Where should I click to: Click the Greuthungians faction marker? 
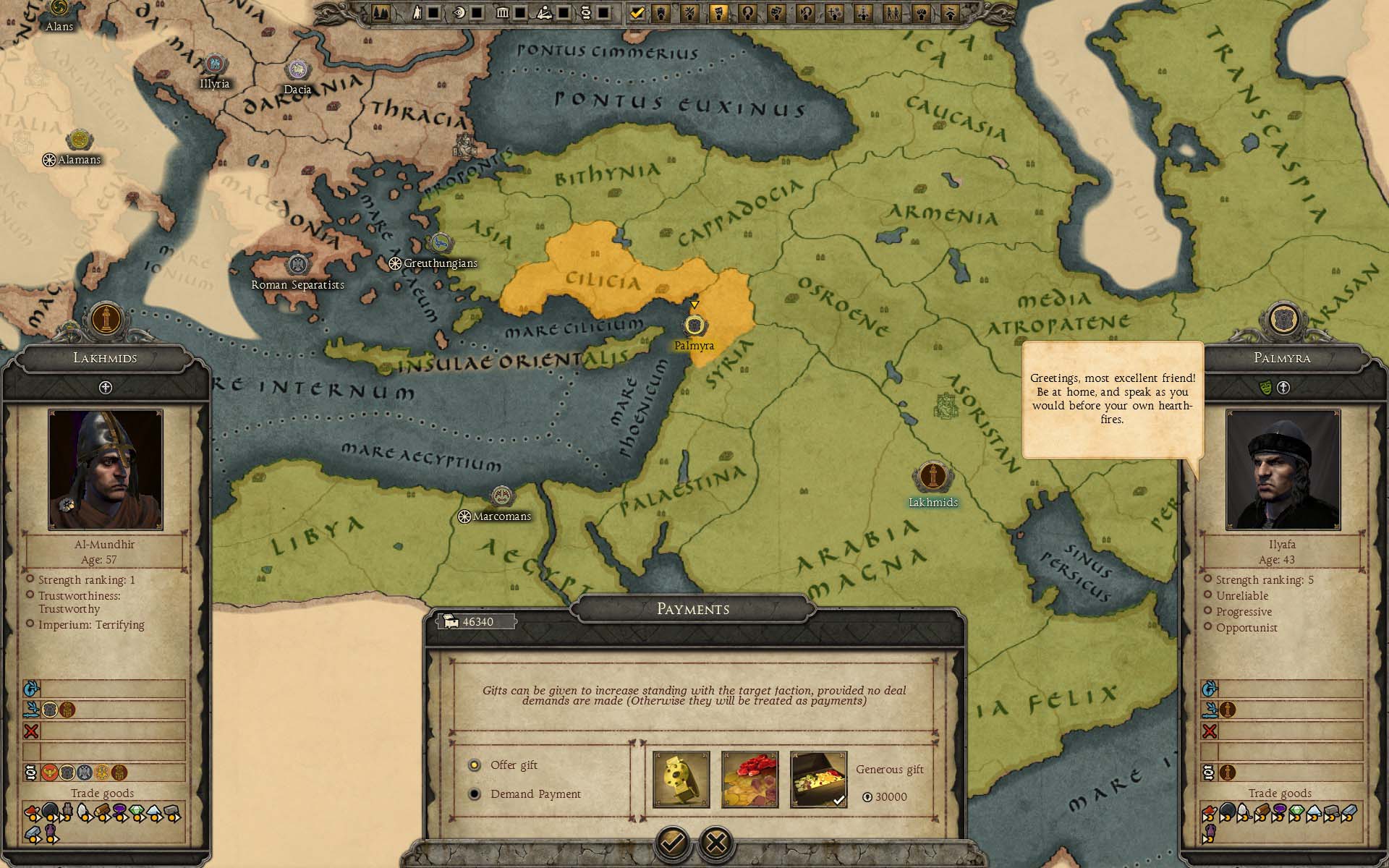[440, 244]
